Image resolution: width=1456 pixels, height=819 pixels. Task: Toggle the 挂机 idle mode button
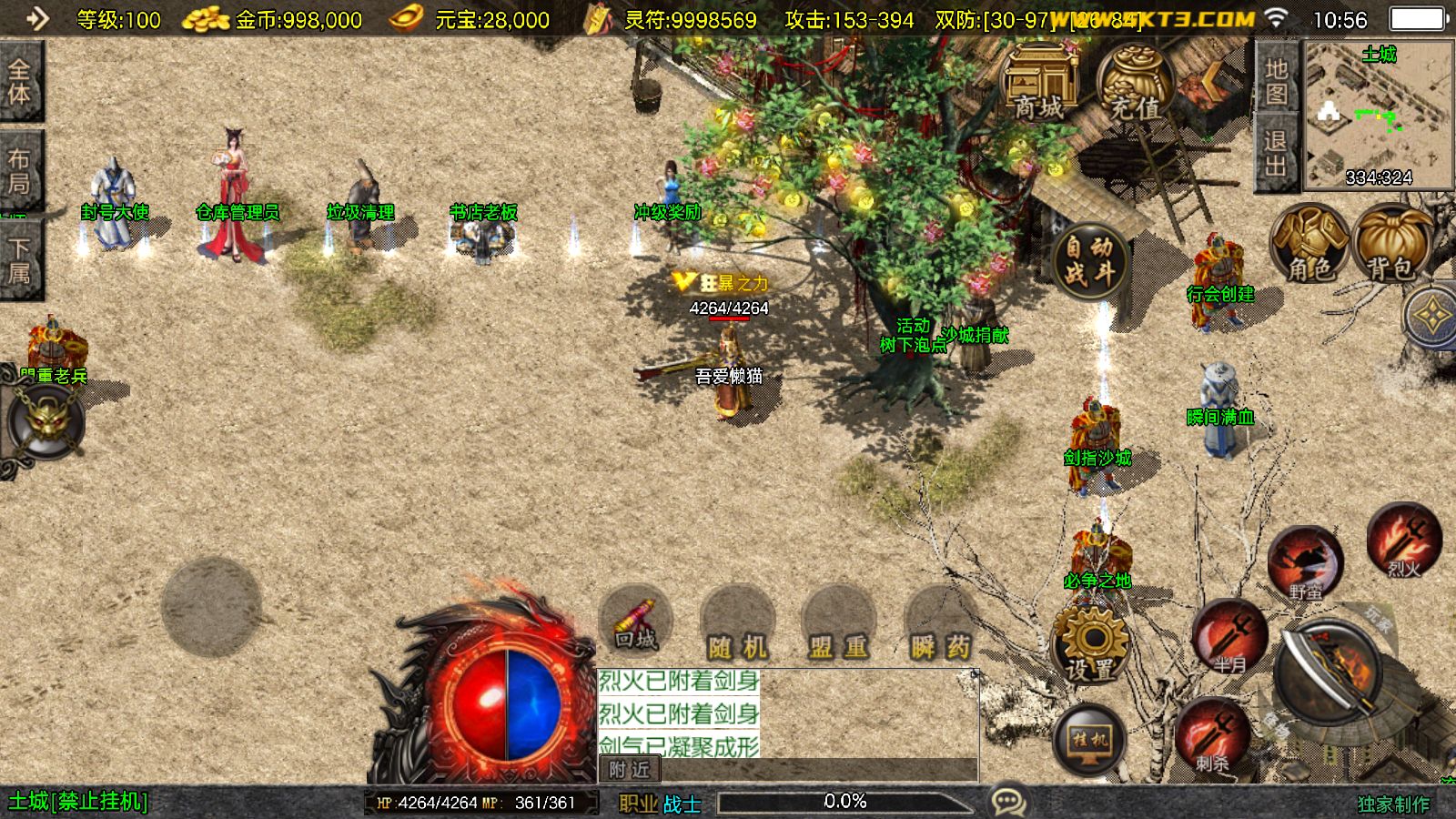(x=1089, y=739)
